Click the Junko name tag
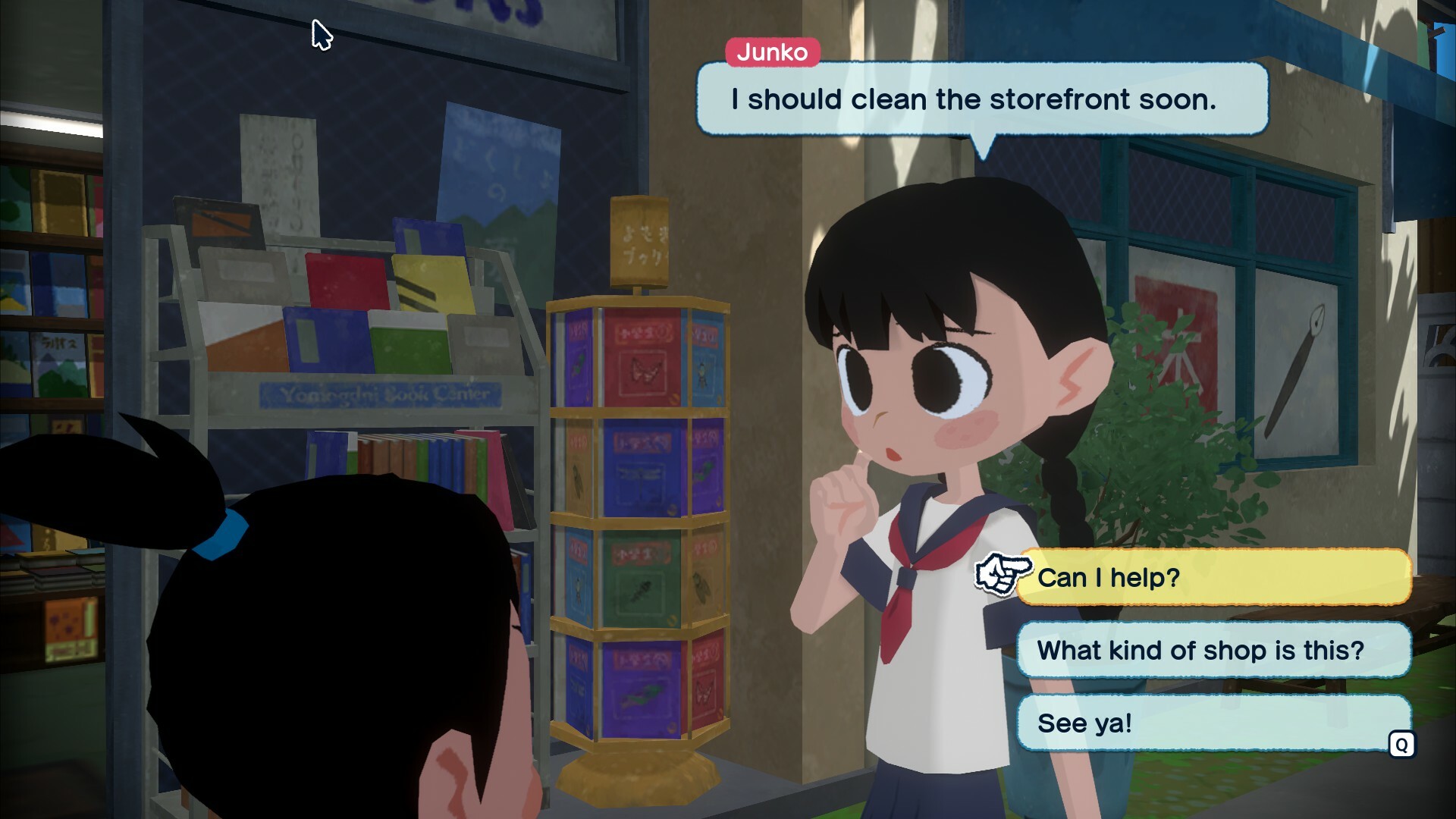This screenshot has height=819, width=1456. (x=773, y=53)
